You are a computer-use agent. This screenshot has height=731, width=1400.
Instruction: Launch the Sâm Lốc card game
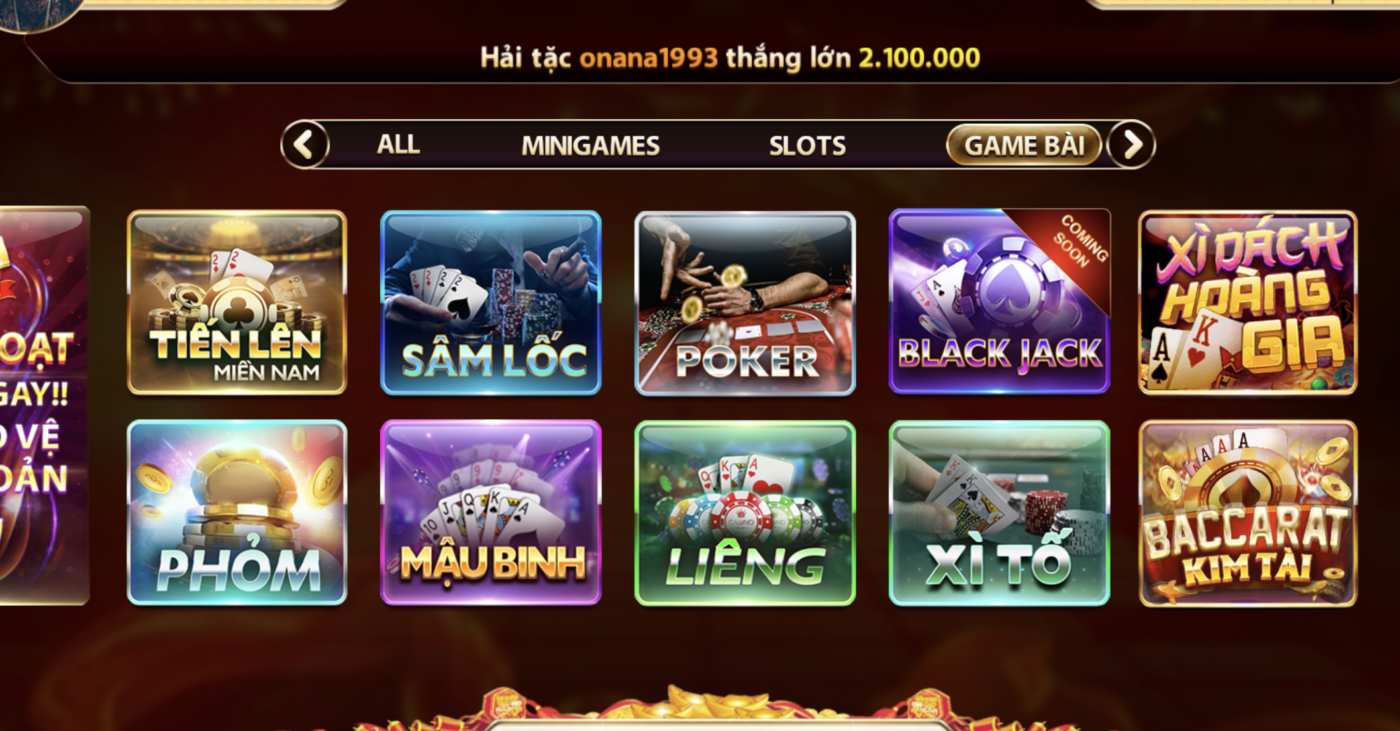492,300
